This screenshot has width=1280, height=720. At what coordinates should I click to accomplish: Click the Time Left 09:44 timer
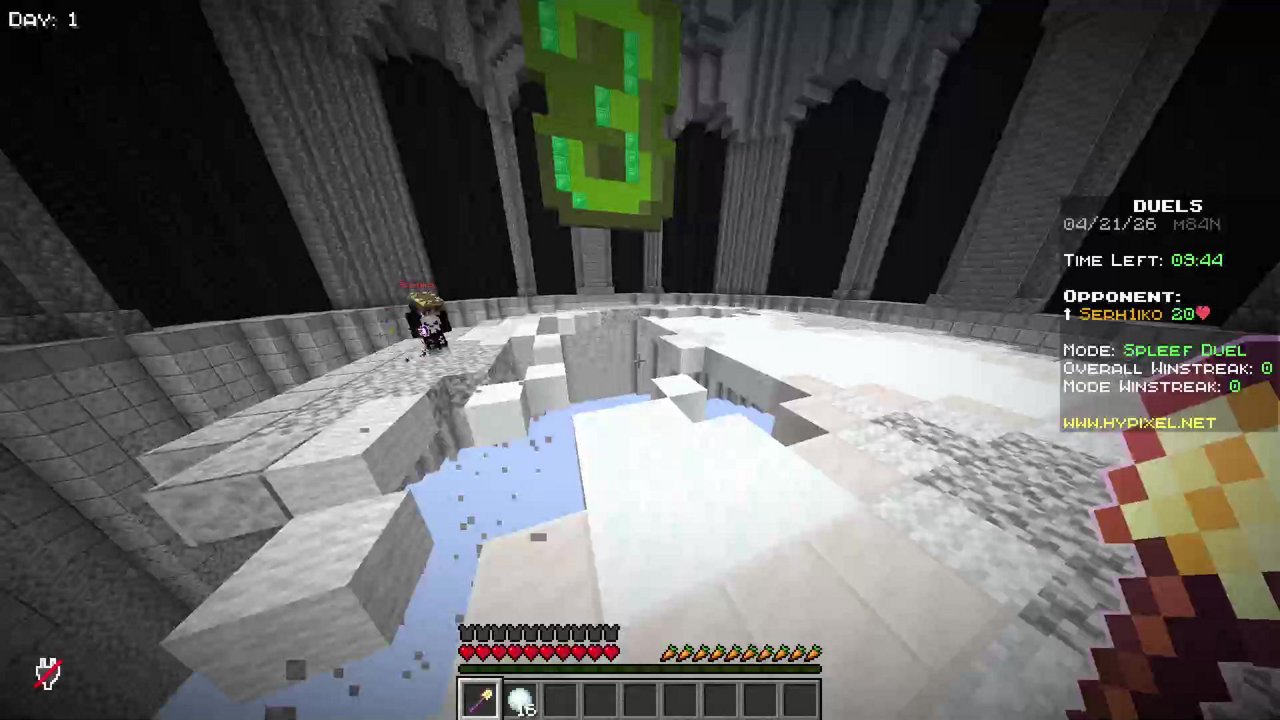pos(1142,260)
